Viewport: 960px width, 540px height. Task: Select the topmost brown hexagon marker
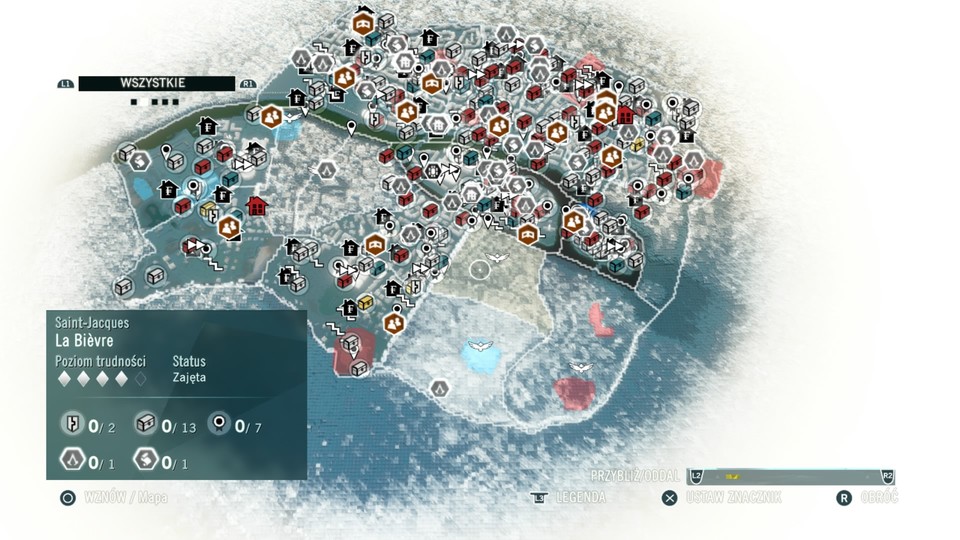pyautogui.click(x=363, y=20)
